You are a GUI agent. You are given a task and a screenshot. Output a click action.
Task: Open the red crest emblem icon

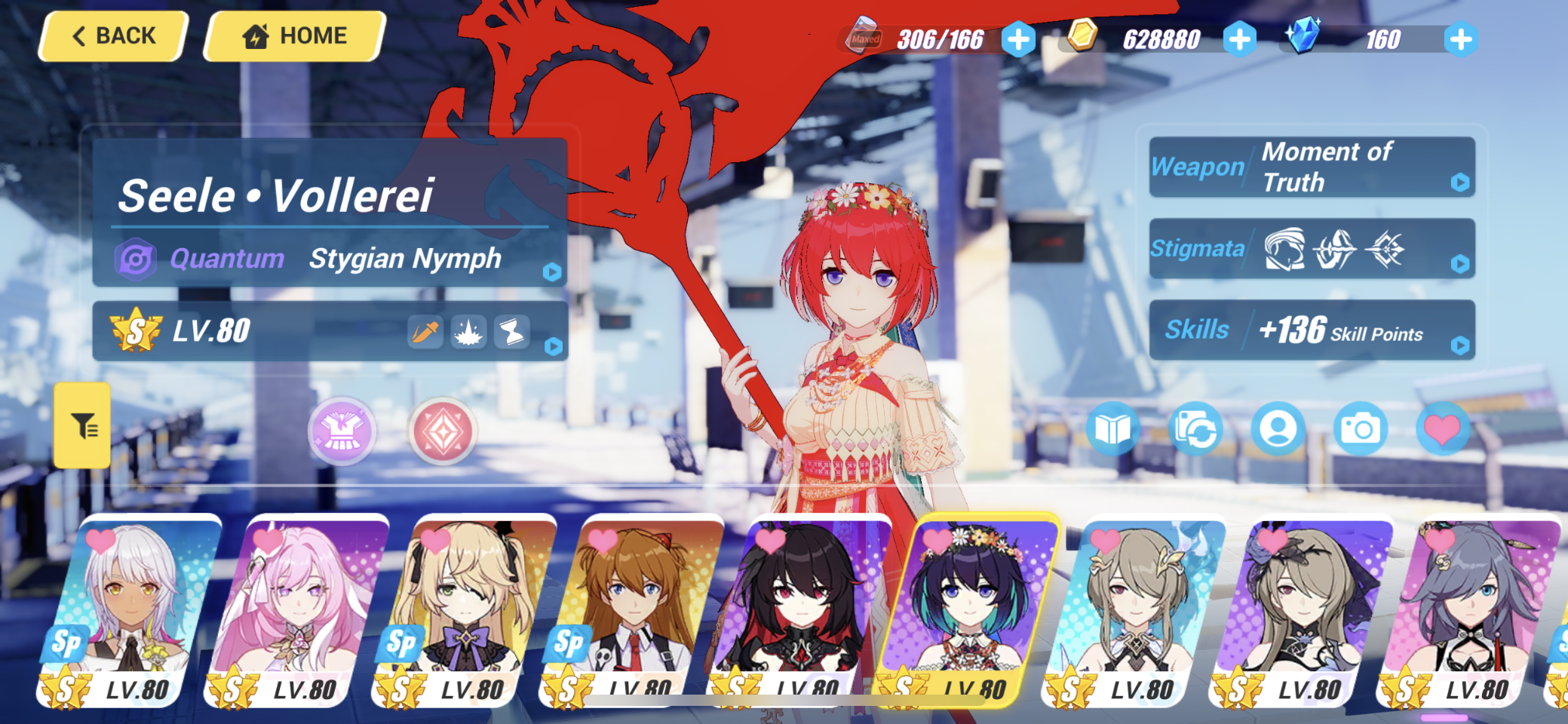tap(442, 431)
